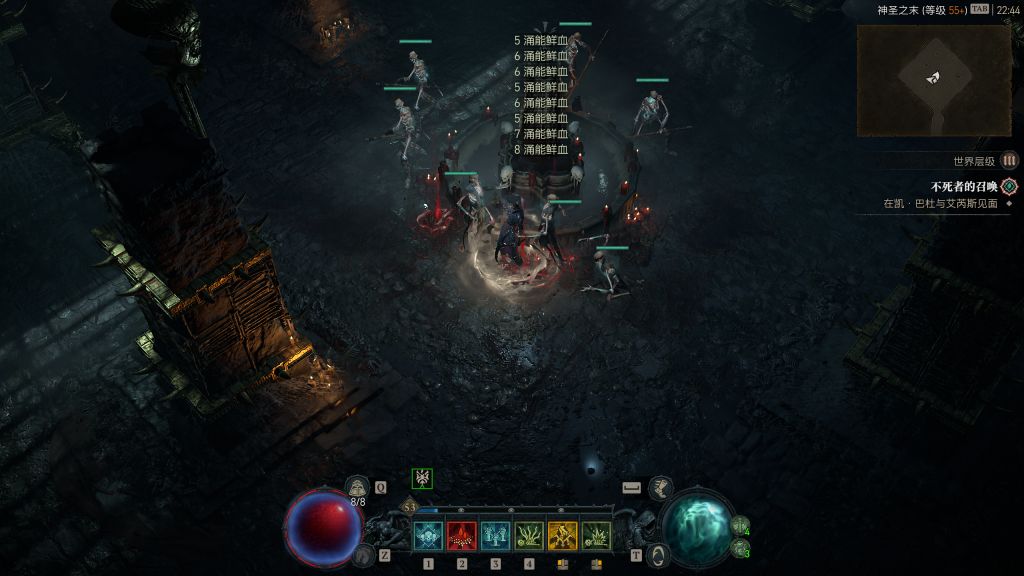Click the boot evade icon
Screen dimensions: 1024x576
(x=660, y=487)
